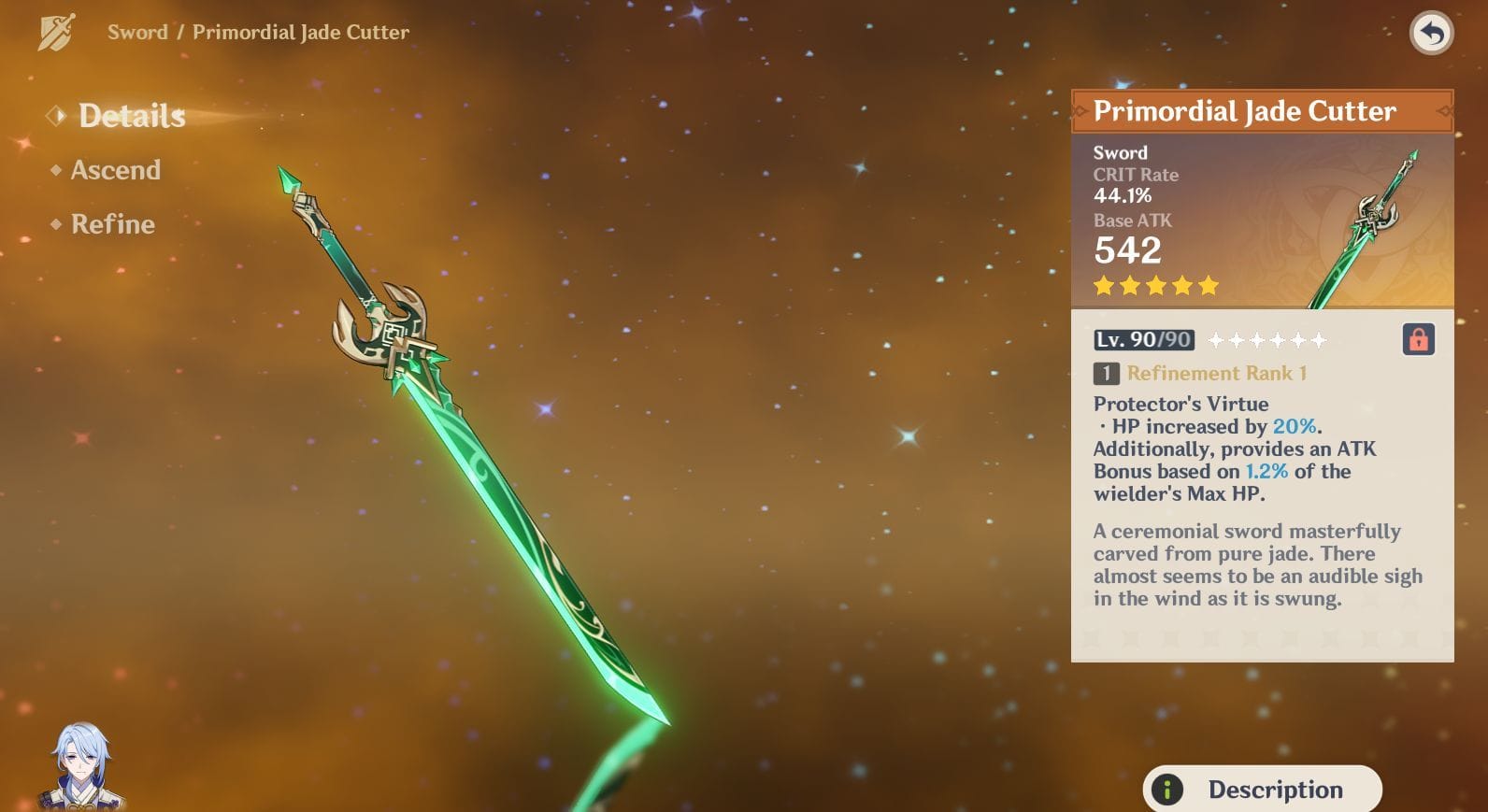The image size is (1488, 812).
Task: Click the highlighted 20% HP bonus text
Action: pyautogui.click(x=1295, y=426)
